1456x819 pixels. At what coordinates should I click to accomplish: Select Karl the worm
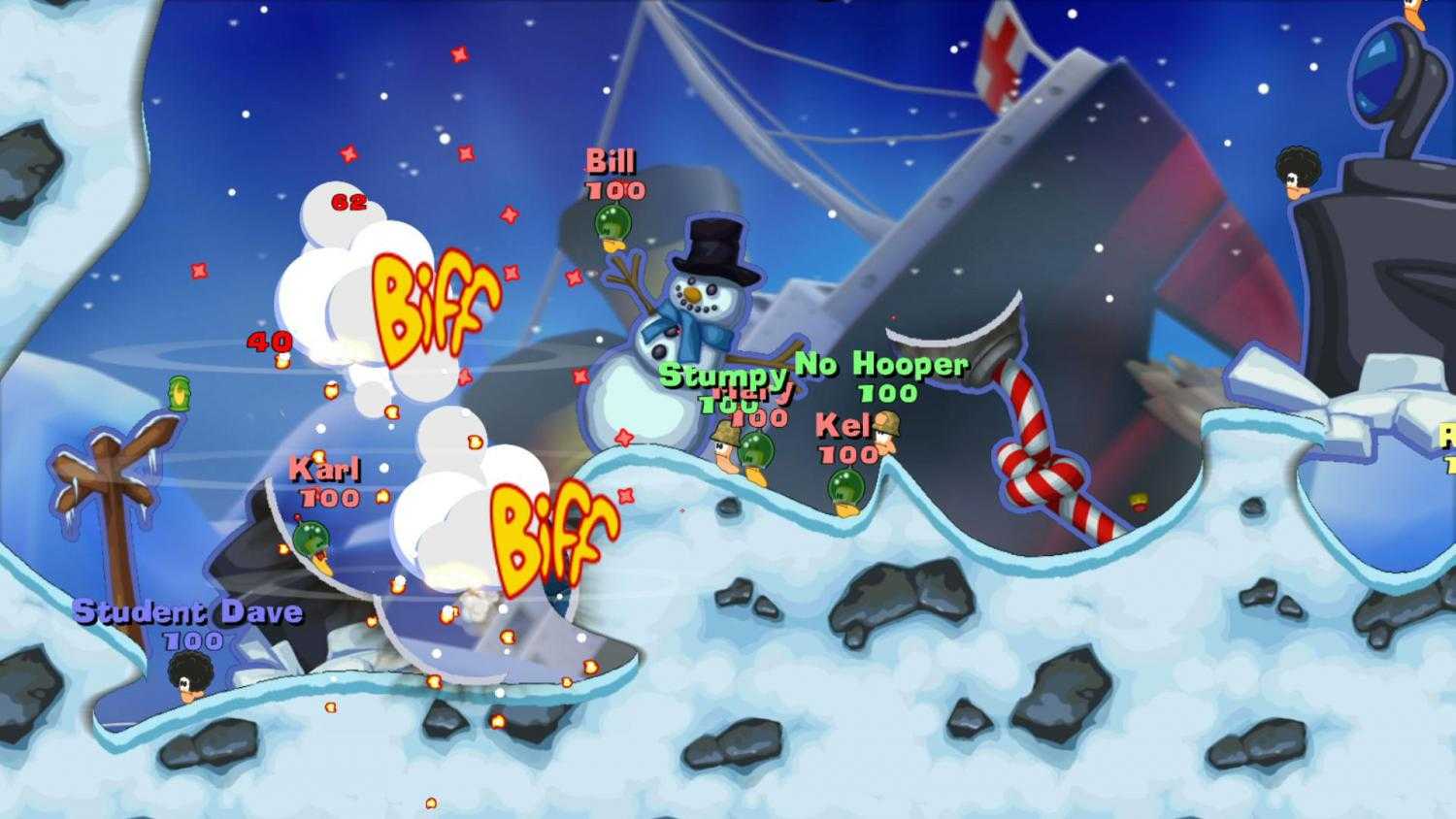click(x=311, y=539)
